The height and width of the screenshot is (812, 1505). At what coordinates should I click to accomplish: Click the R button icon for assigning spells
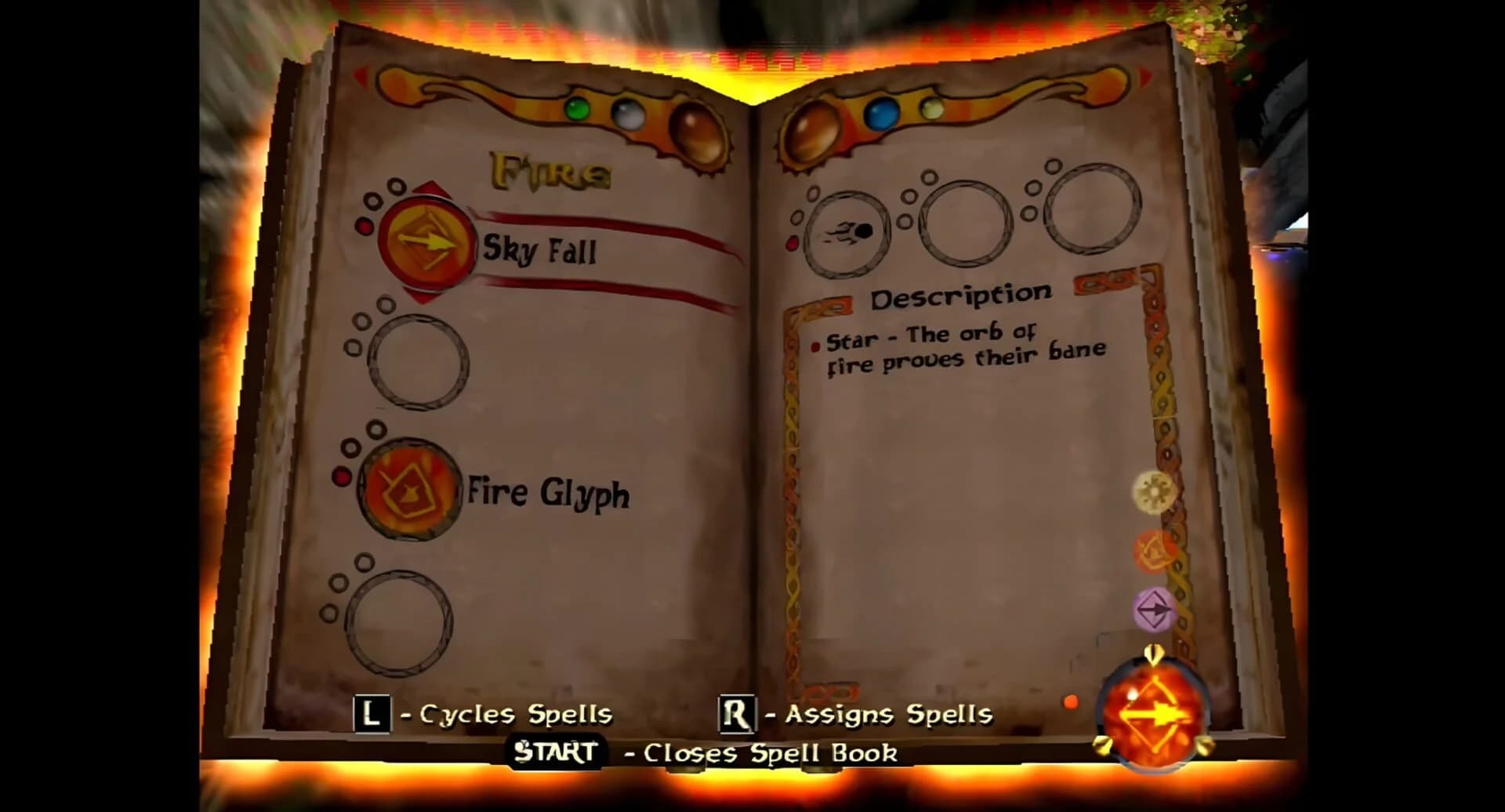(735, 714)
